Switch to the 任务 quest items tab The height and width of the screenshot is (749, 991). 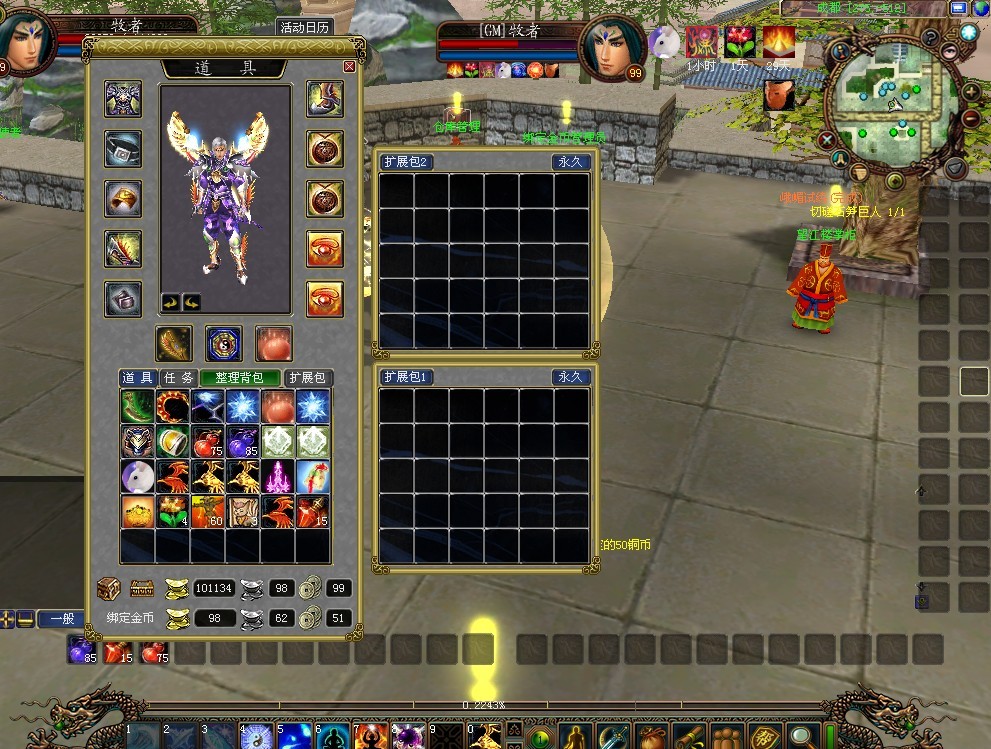click(178, 378)
